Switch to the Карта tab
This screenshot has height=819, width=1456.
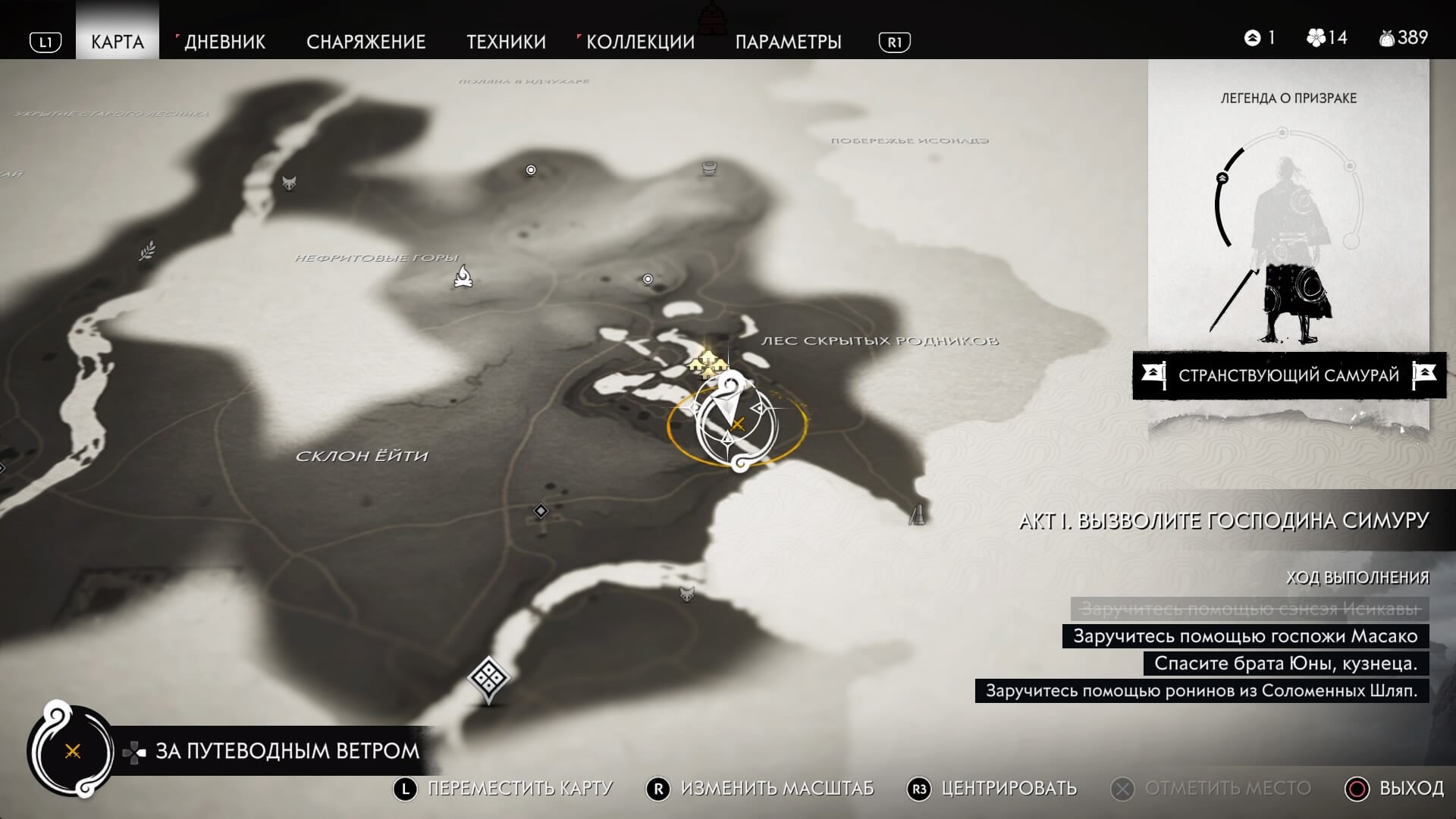118,42
